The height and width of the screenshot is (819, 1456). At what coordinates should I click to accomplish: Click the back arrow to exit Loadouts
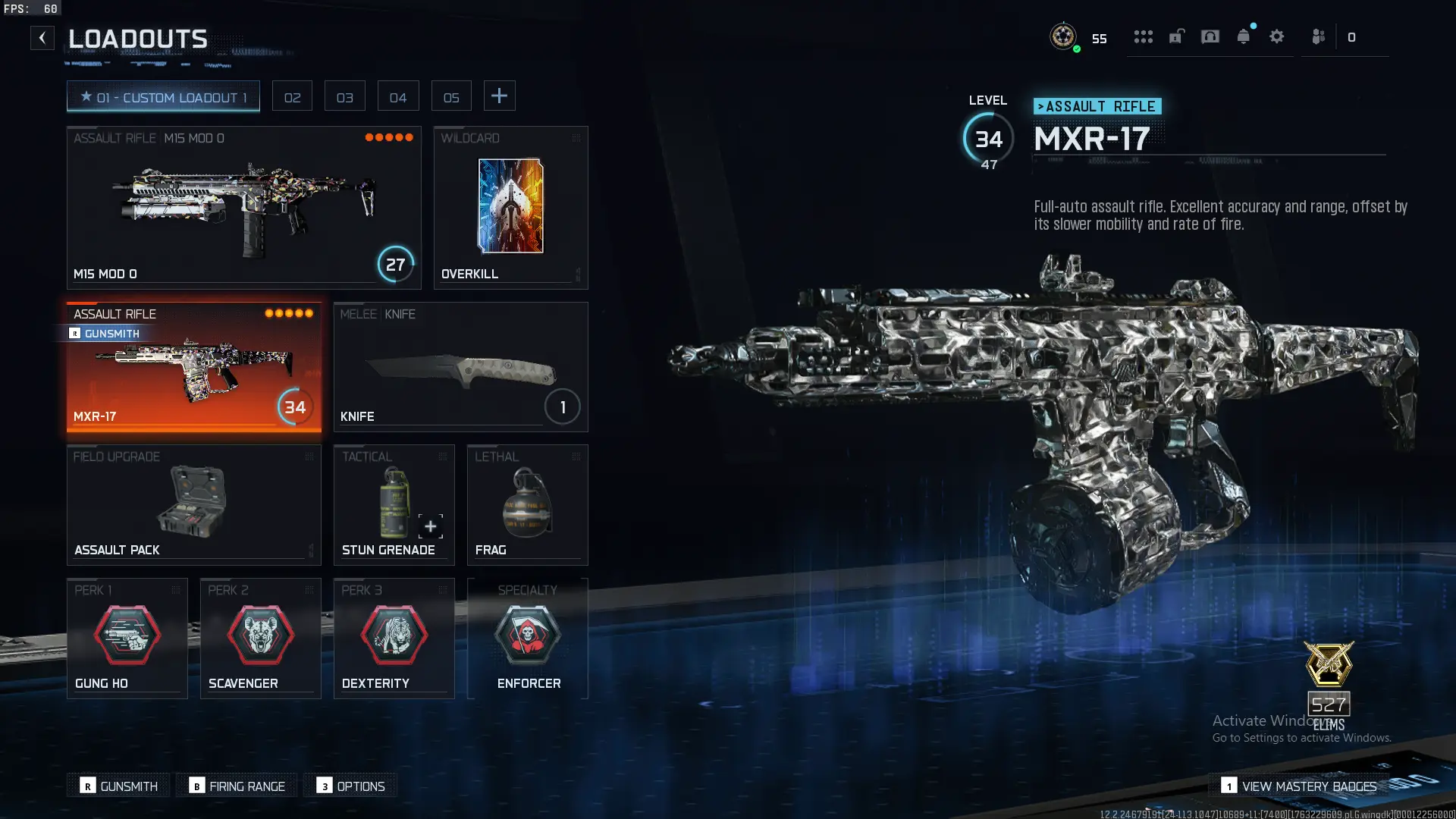[x=42, y=37]
